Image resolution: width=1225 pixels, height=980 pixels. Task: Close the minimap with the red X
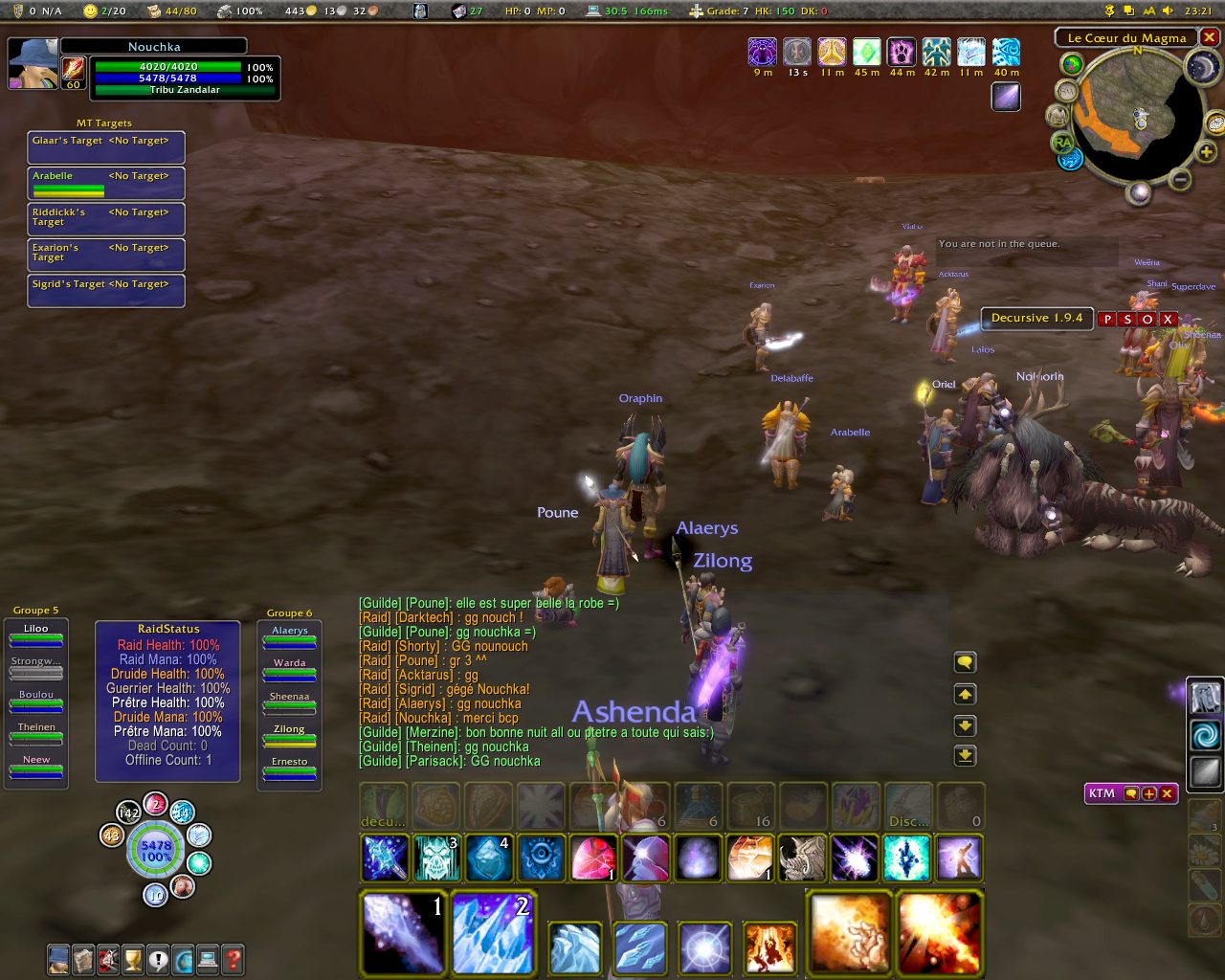(1210, 37)
